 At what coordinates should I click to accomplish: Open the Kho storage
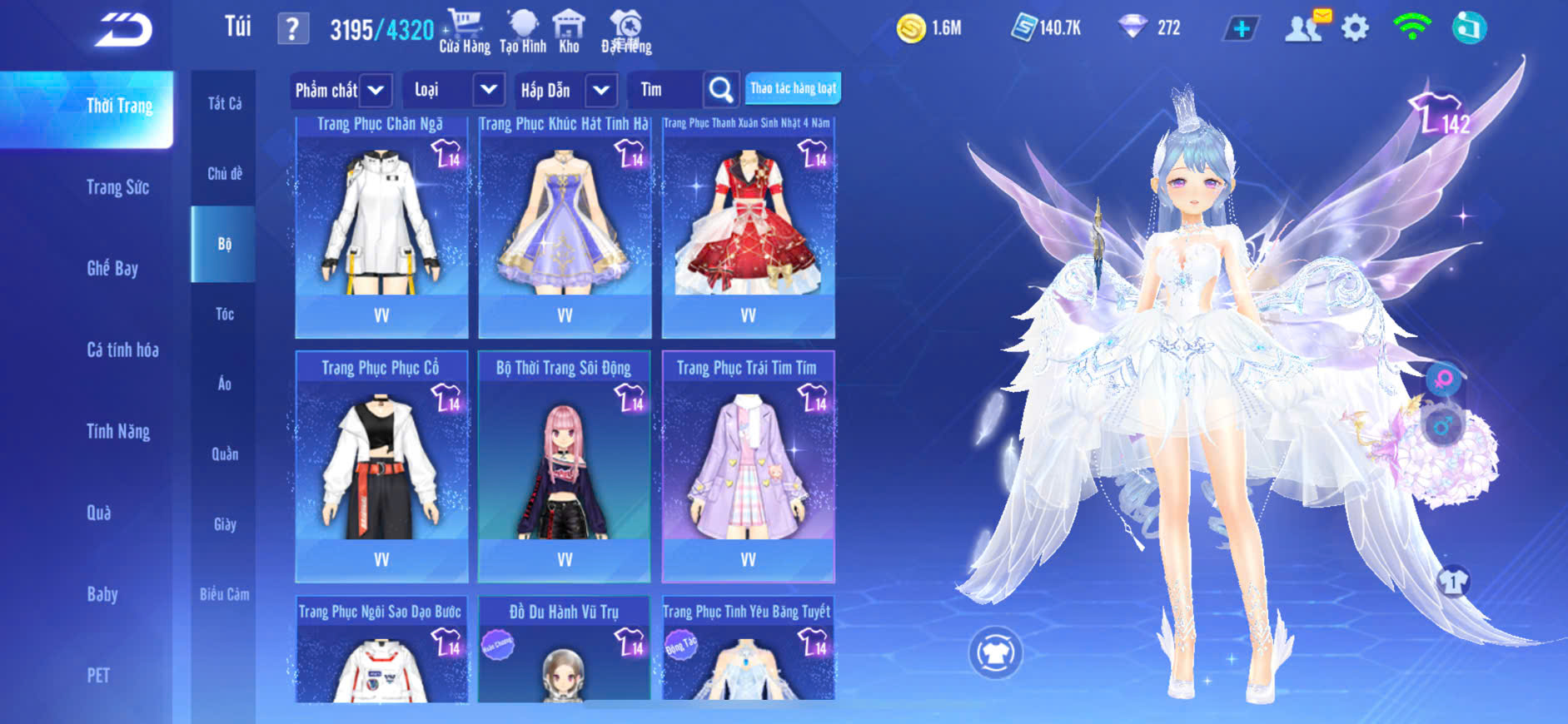coord(569,32)
